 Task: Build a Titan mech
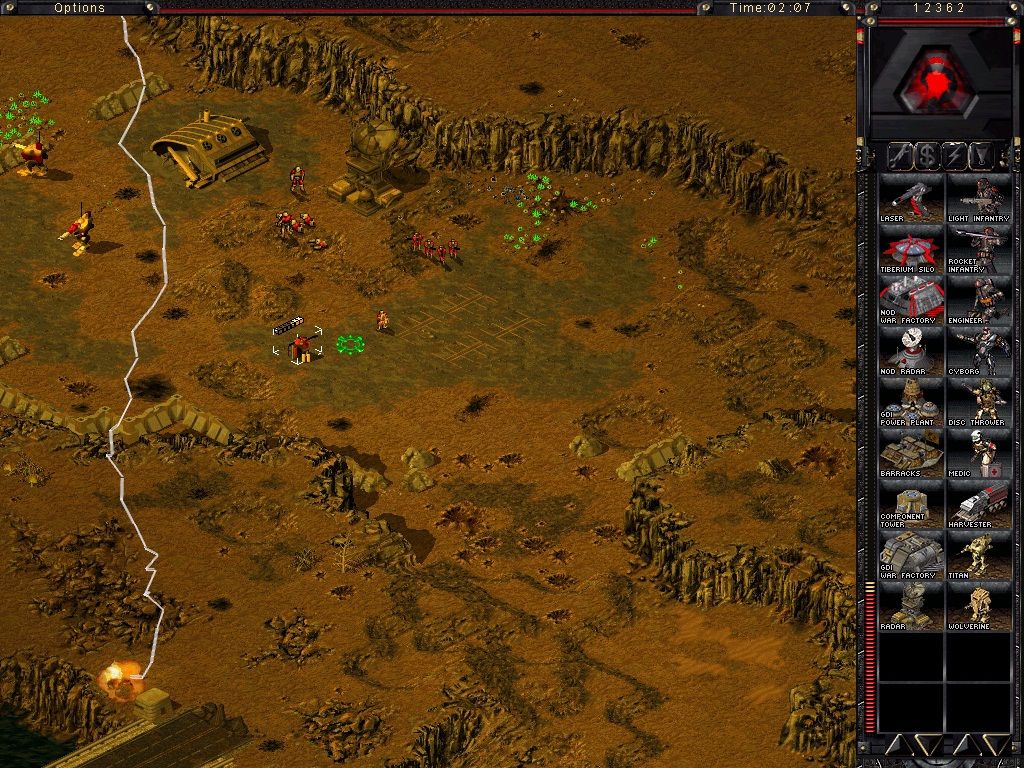pos(979,556)
